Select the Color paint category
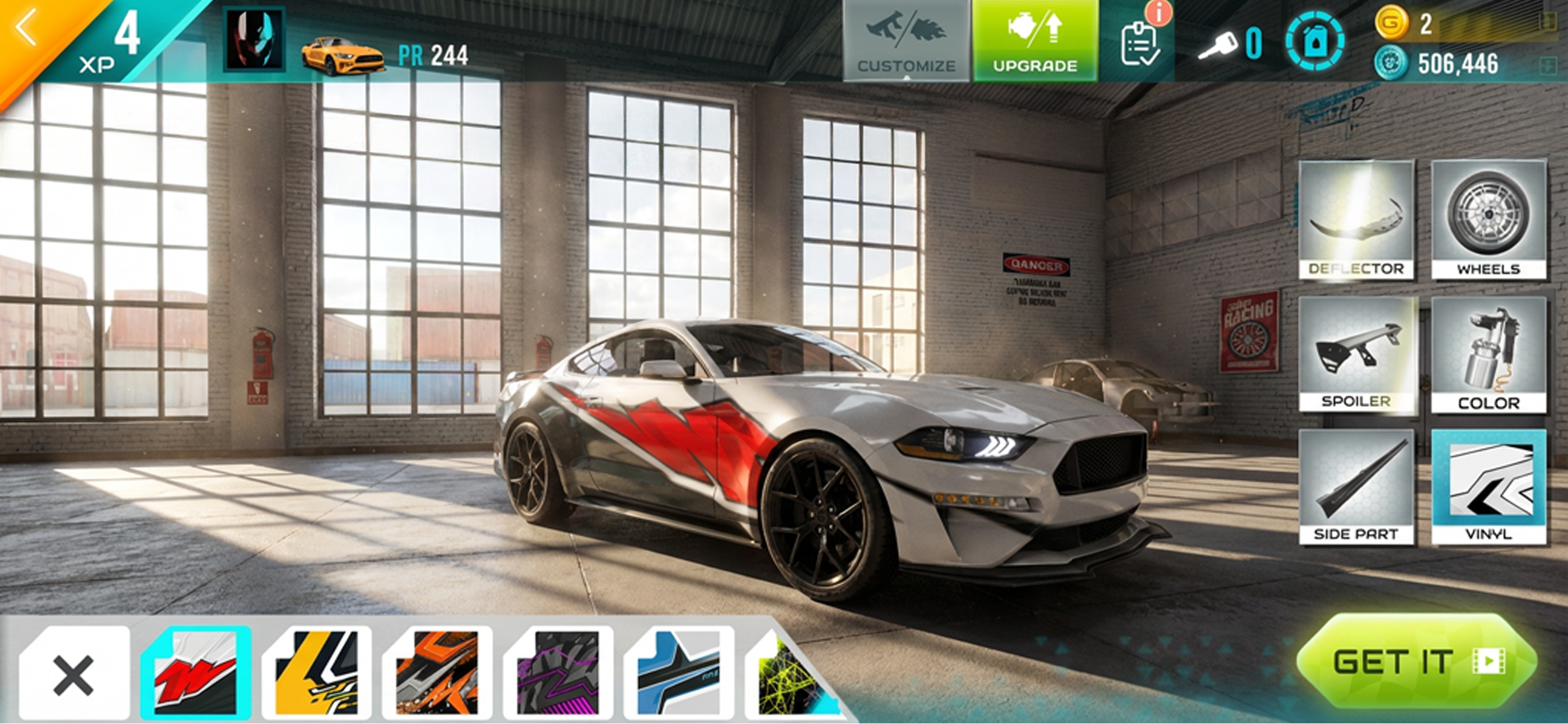 (1488, 354)
